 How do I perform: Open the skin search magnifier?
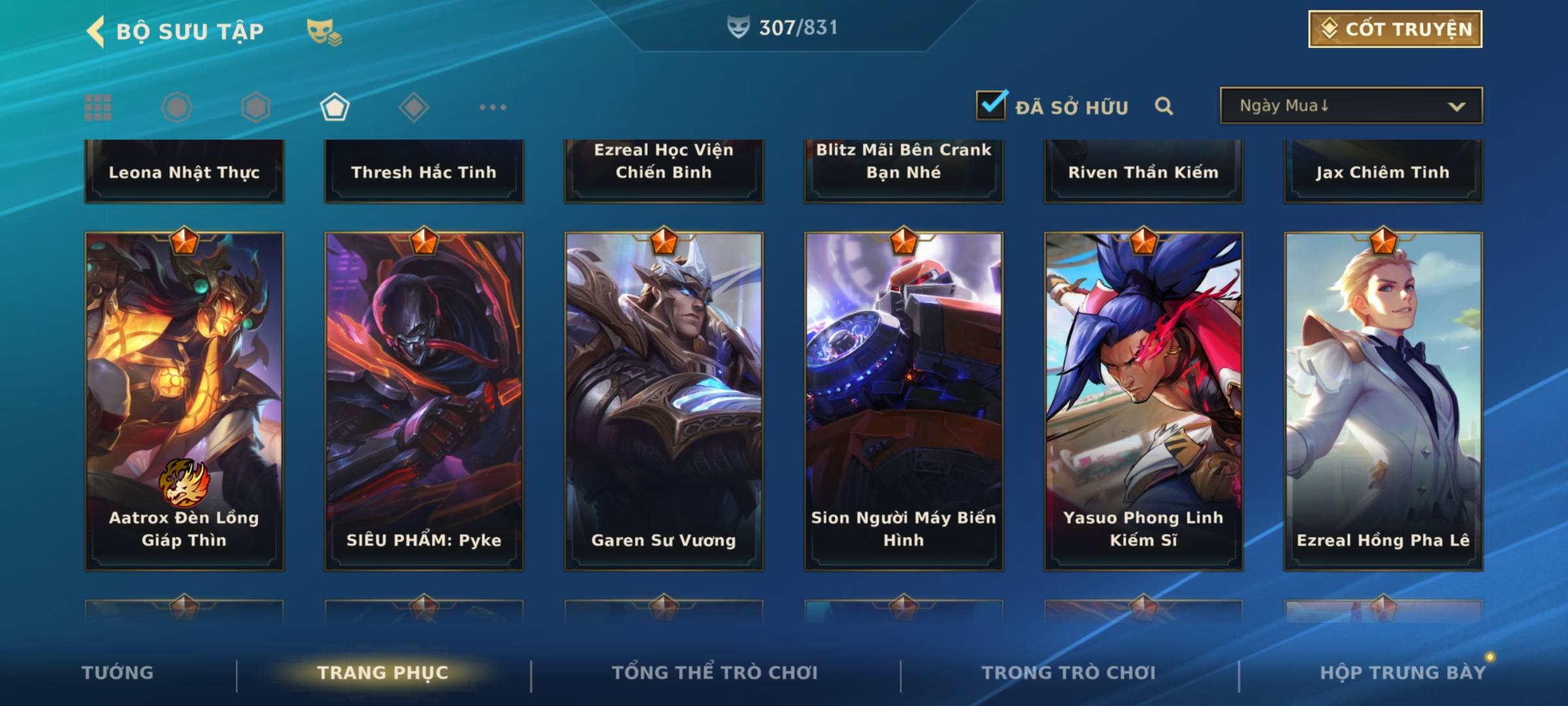[1164, 106]
